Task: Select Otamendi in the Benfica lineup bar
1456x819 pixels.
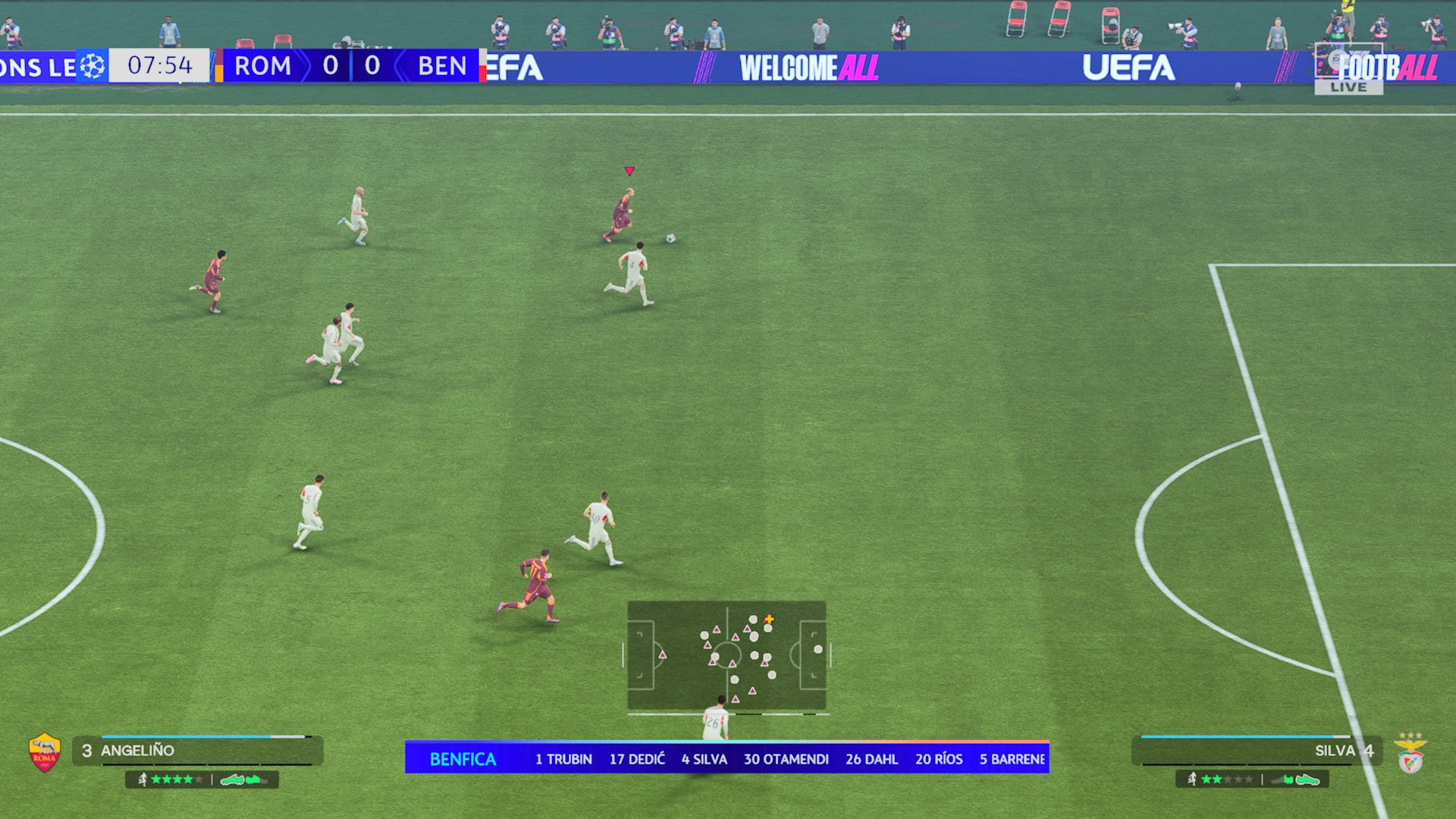Action: (x=786, y=759)
